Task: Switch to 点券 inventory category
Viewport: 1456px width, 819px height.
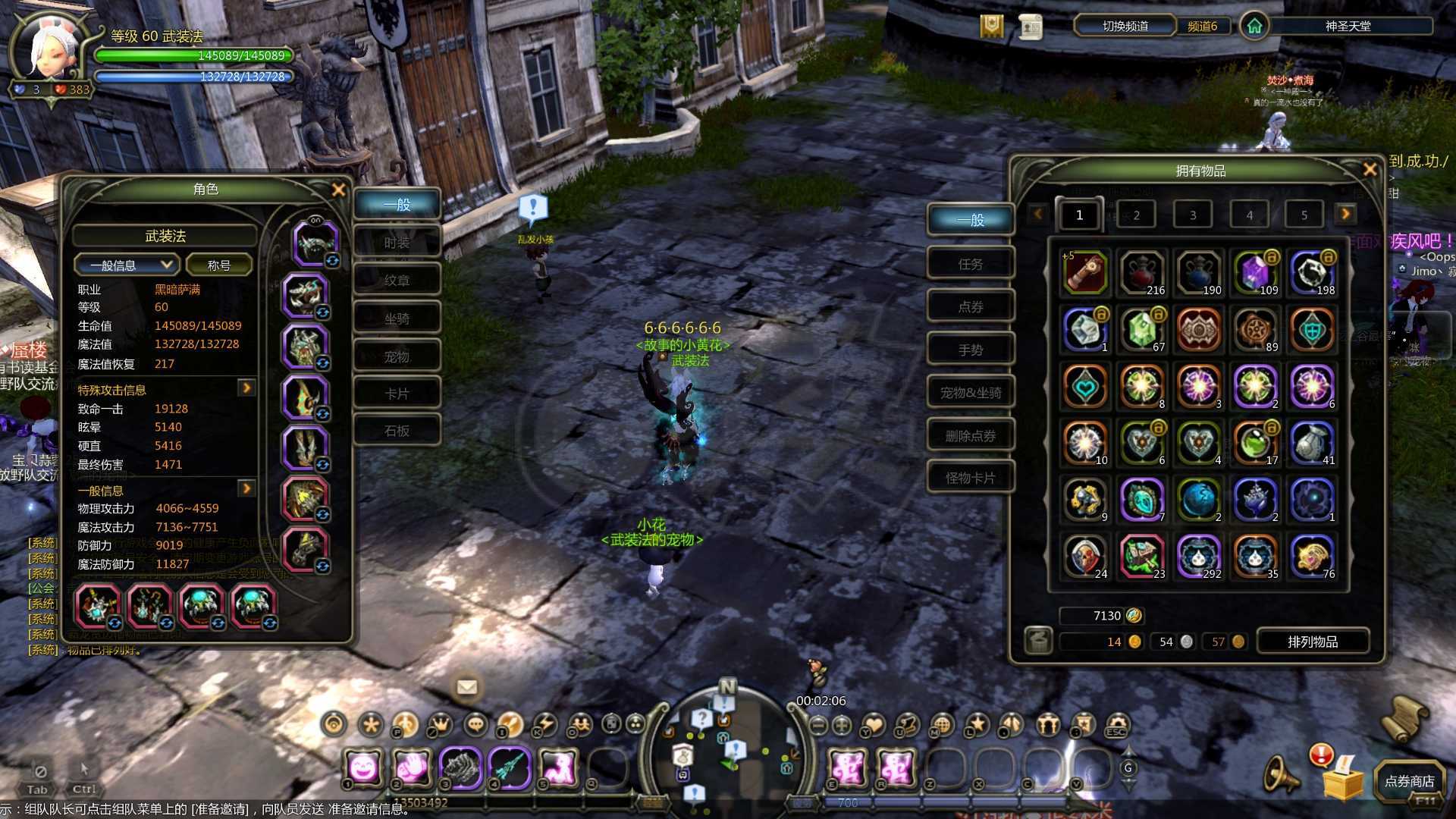Action: (970, 306)
